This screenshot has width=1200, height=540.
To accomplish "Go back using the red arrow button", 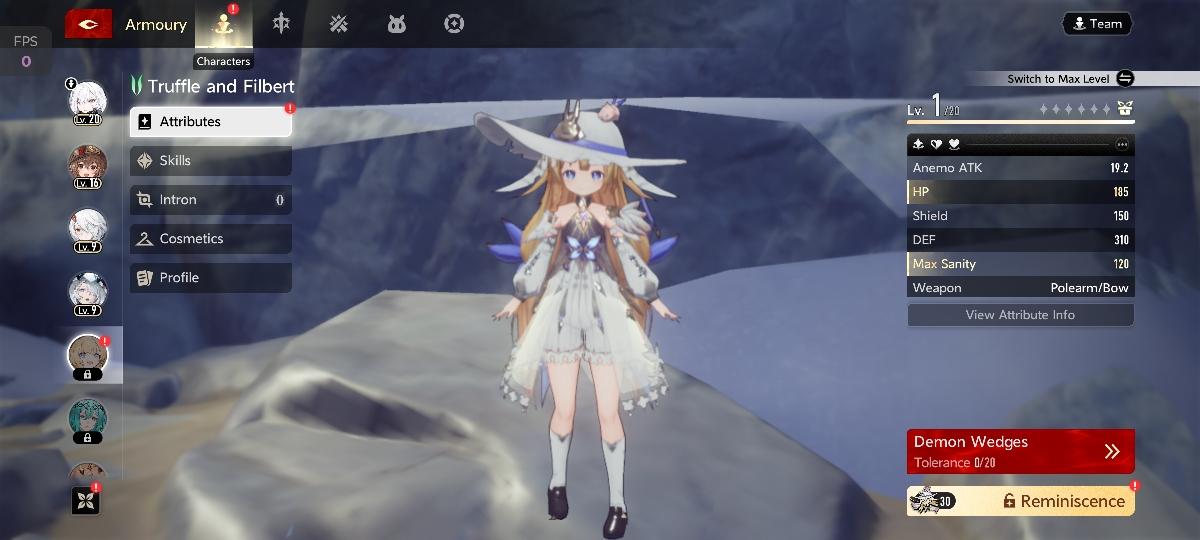I will tap(88, 24).
